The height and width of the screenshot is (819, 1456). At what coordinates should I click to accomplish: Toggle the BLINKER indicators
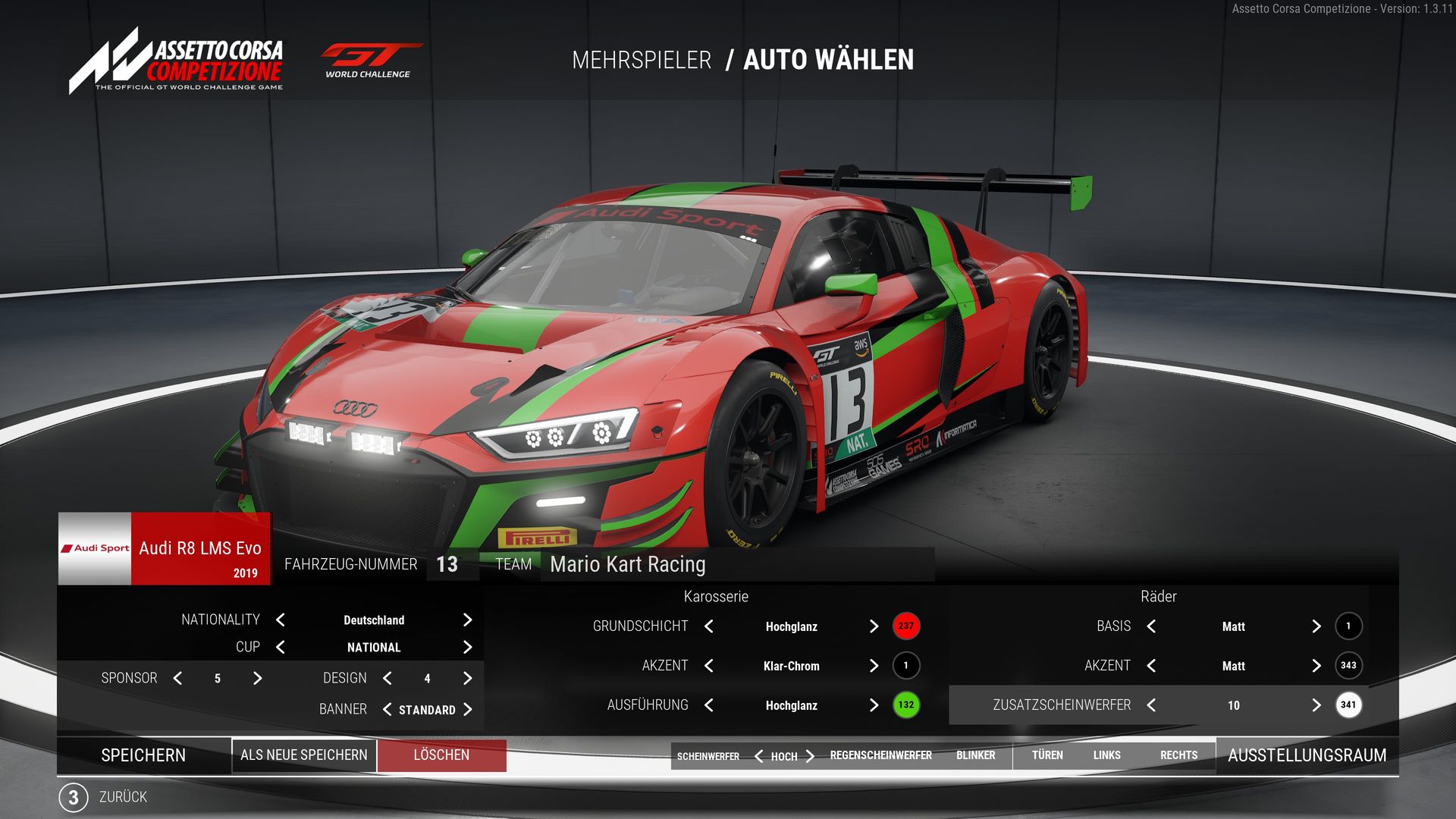click(975, 755)
